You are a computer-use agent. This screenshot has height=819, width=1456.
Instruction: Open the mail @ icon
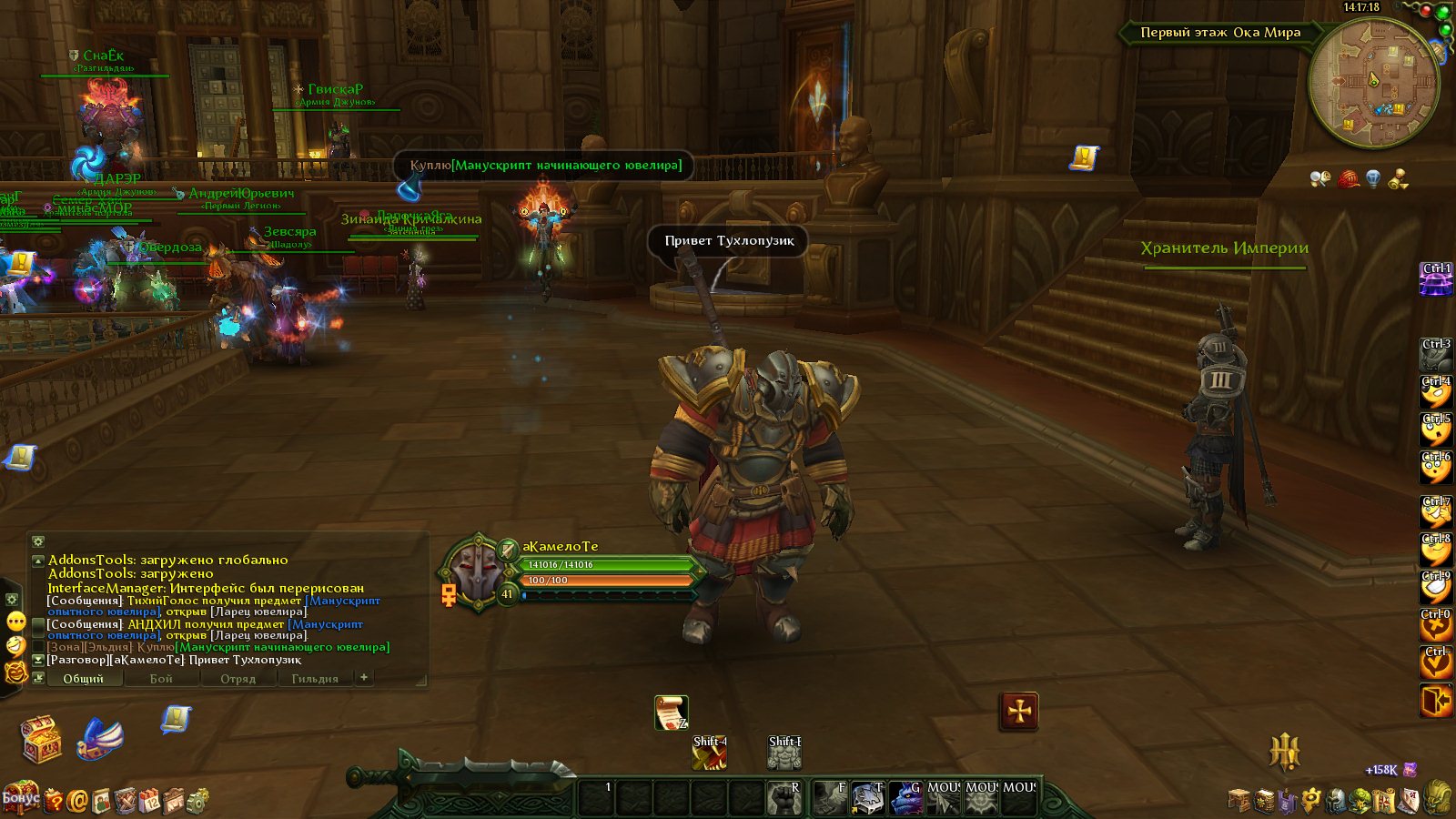pos(77,801)
